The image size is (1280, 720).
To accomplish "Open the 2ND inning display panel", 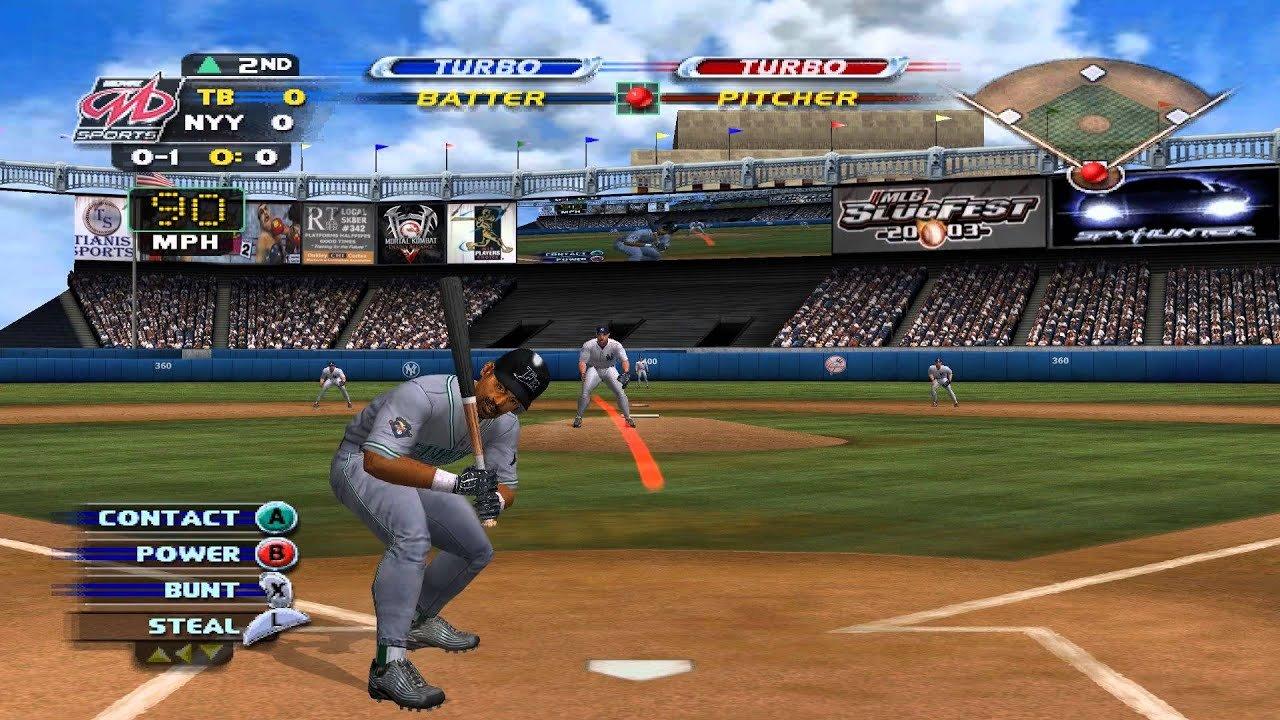I will [265, 65].
